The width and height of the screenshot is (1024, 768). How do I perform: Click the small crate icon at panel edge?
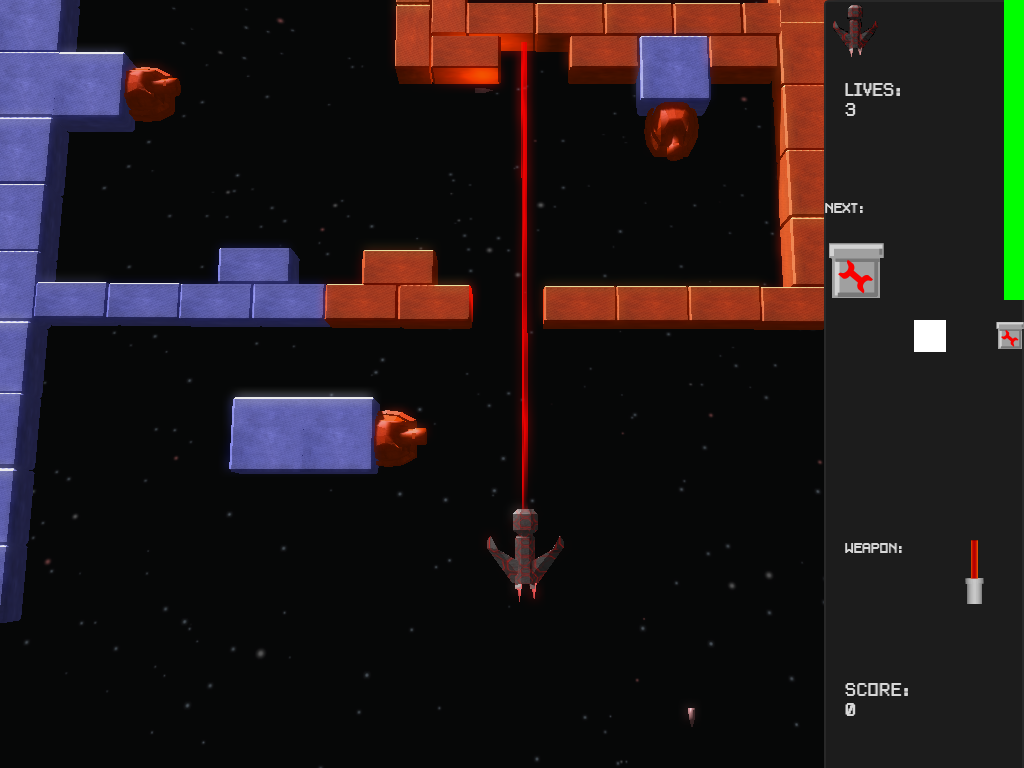pos(1010,336)
